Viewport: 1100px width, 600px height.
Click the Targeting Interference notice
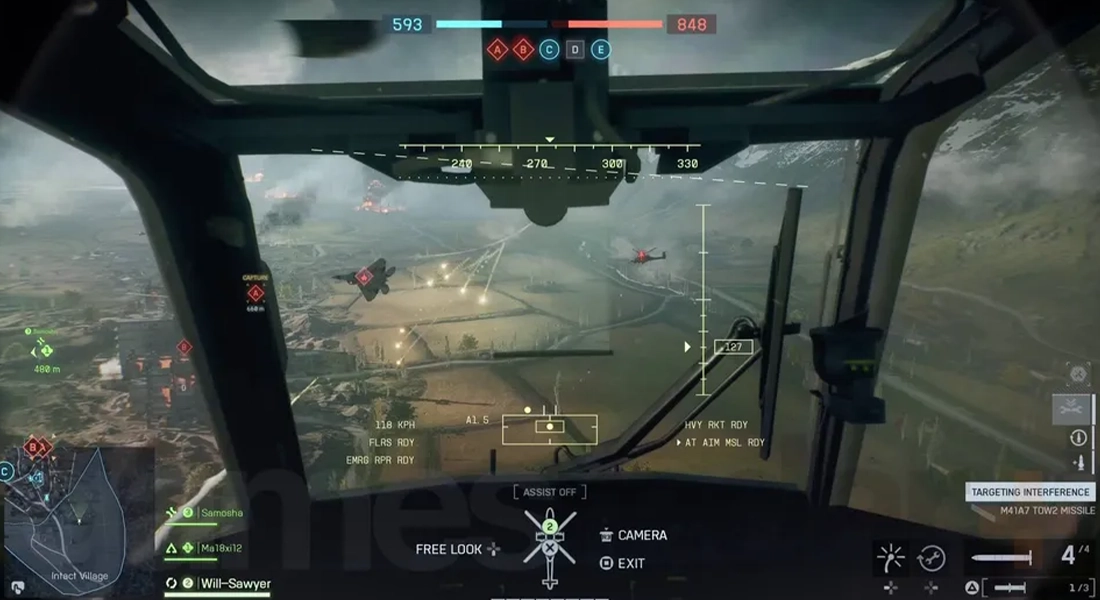point(1030,492)
